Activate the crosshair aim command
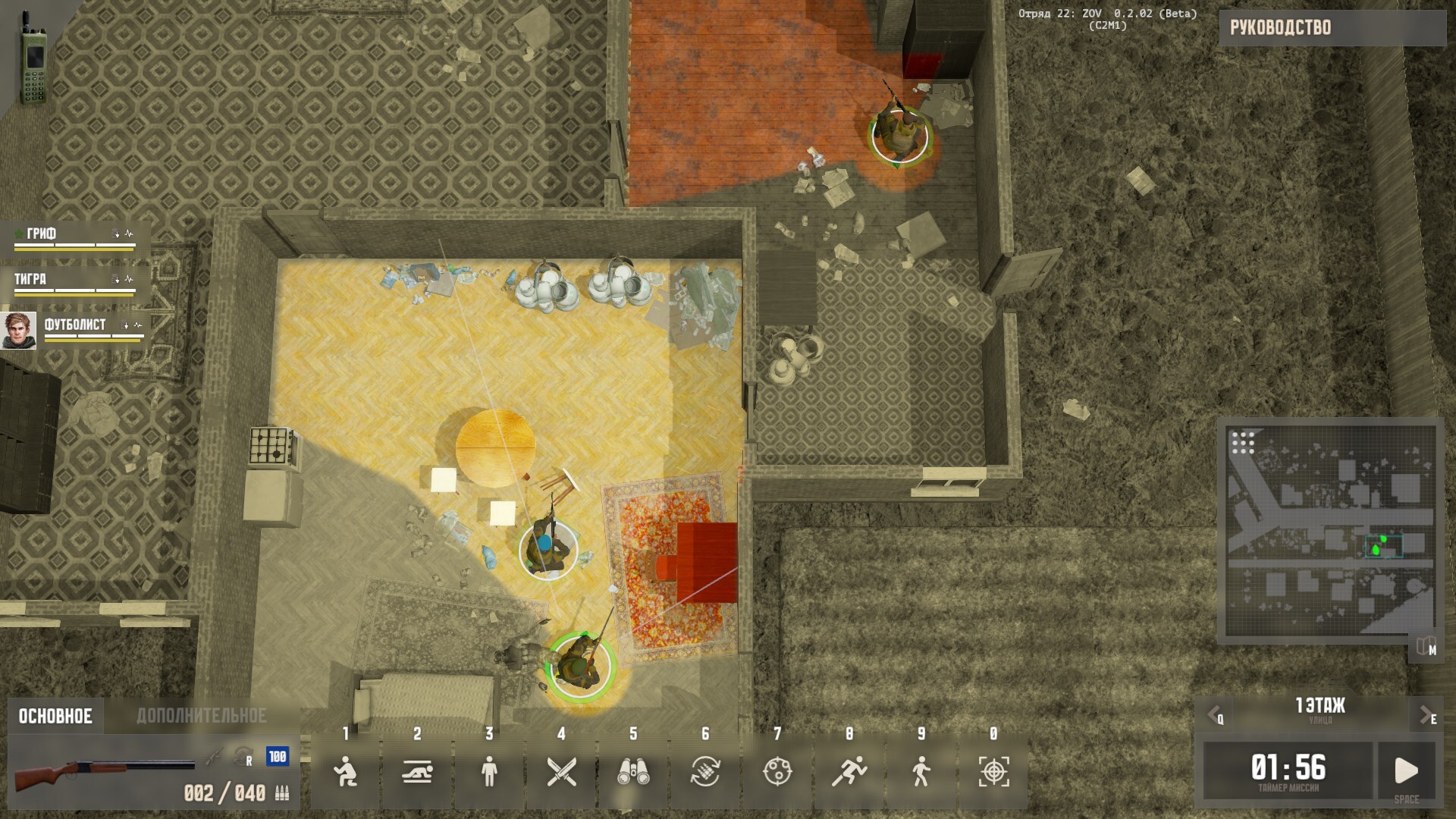 pyautogui.click(x=993, y=772)
